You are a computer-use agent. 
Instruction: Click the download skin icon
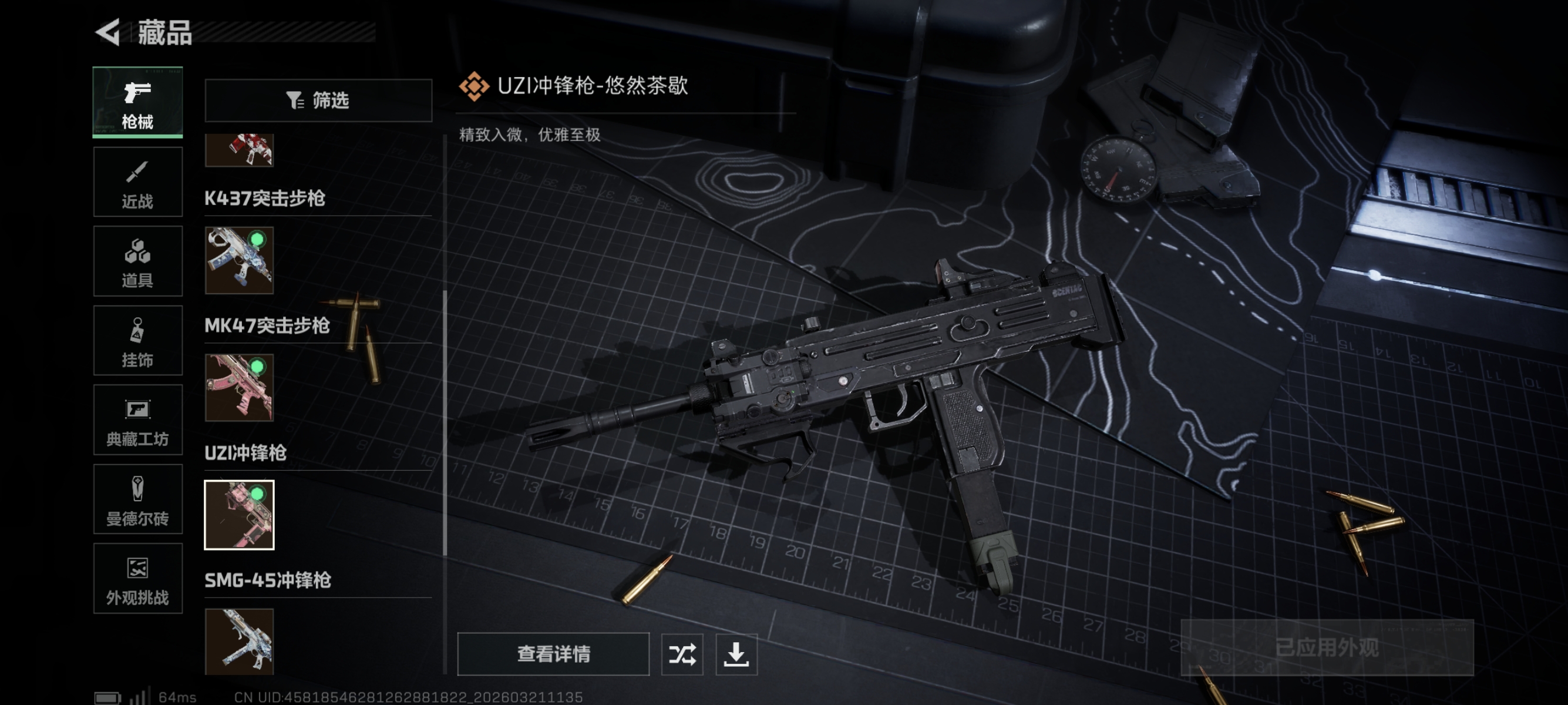(x=737, y=655)
